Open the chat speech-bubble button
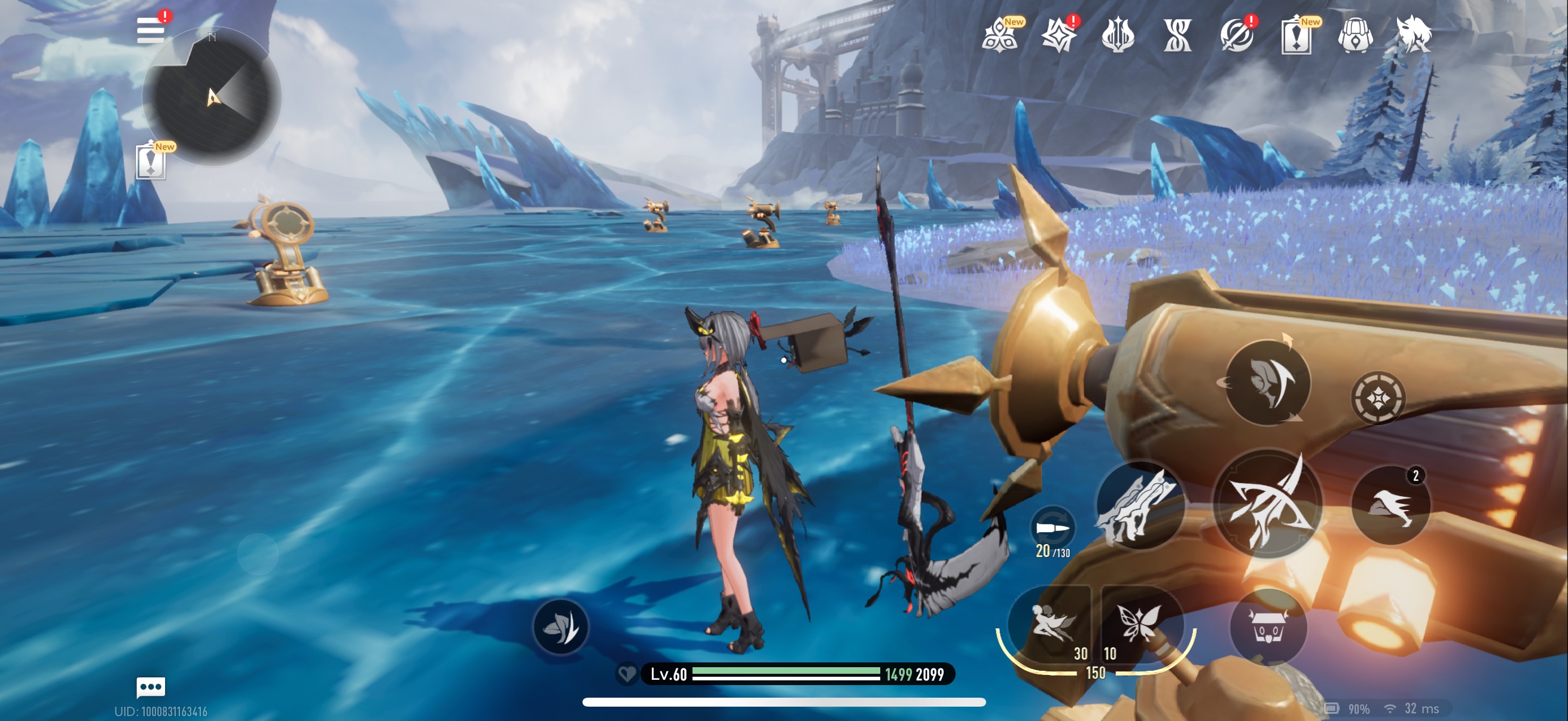Screen dimensions: 1568x721 [x=150, y=687]
